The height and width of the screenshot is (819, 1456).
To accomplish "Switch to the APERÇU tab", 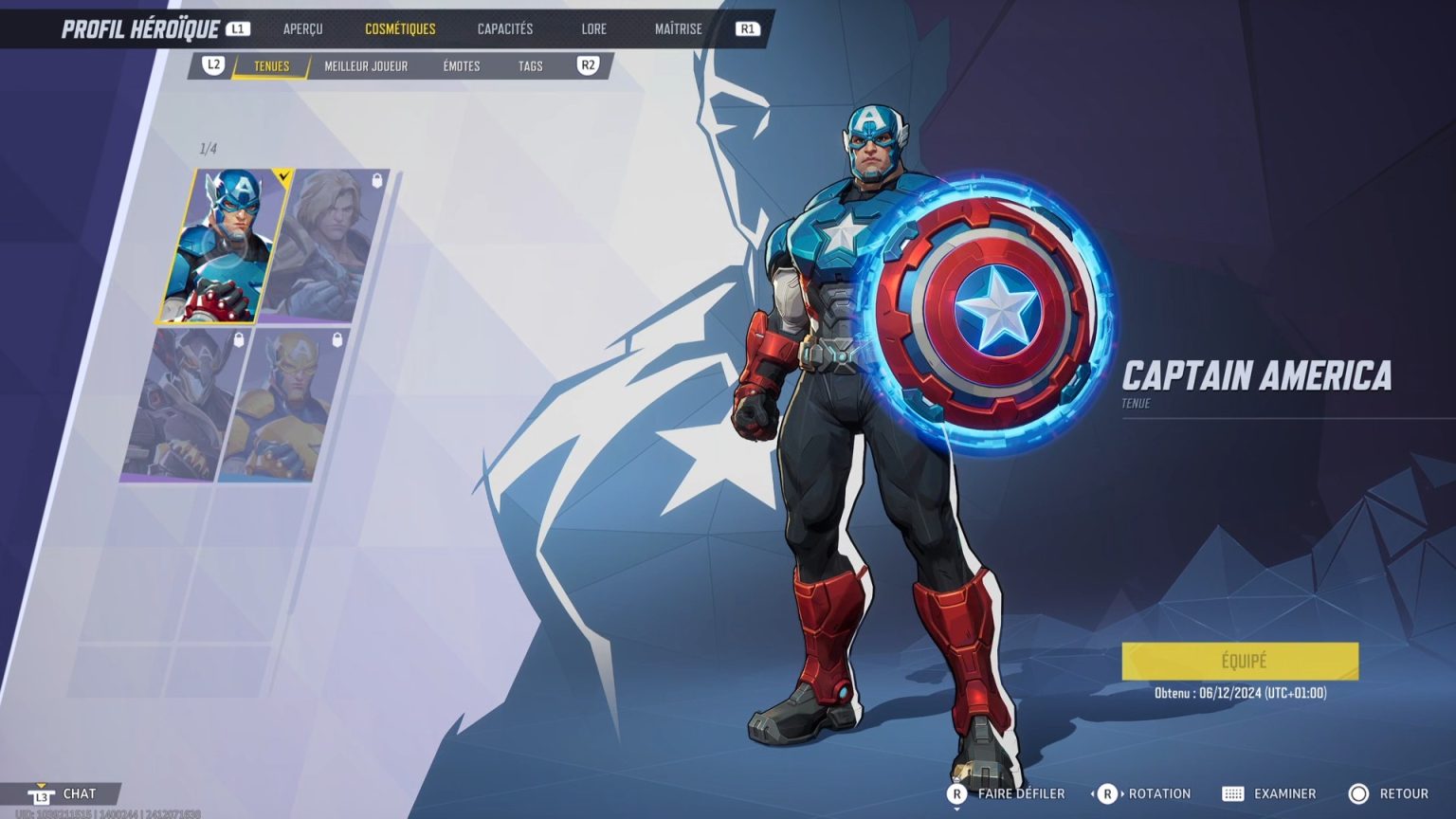I will [303, 28].
